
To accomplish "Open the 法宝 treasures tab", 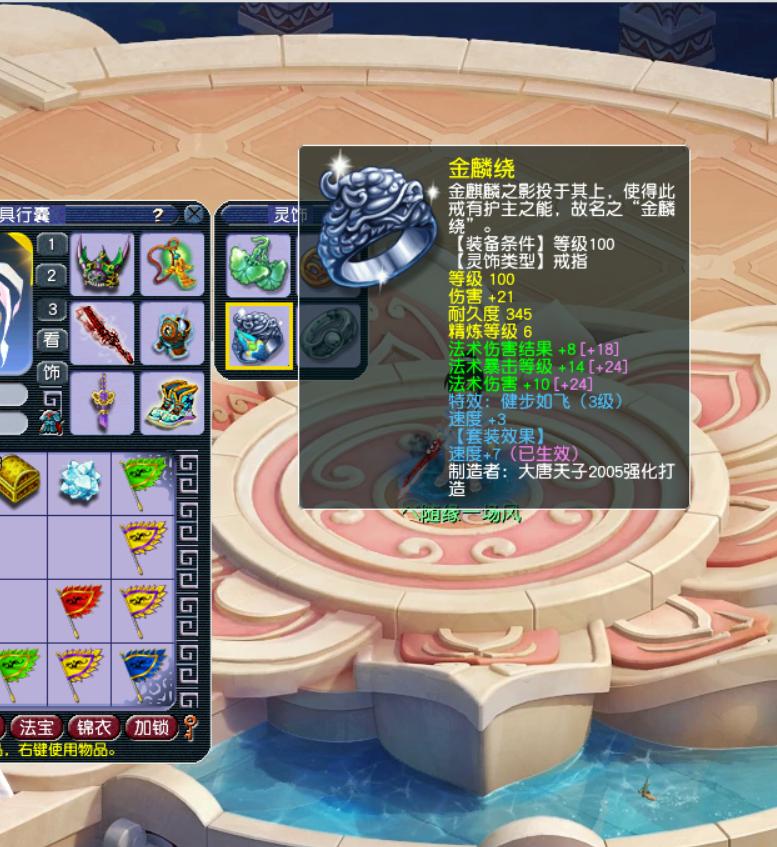I will 36,727.
